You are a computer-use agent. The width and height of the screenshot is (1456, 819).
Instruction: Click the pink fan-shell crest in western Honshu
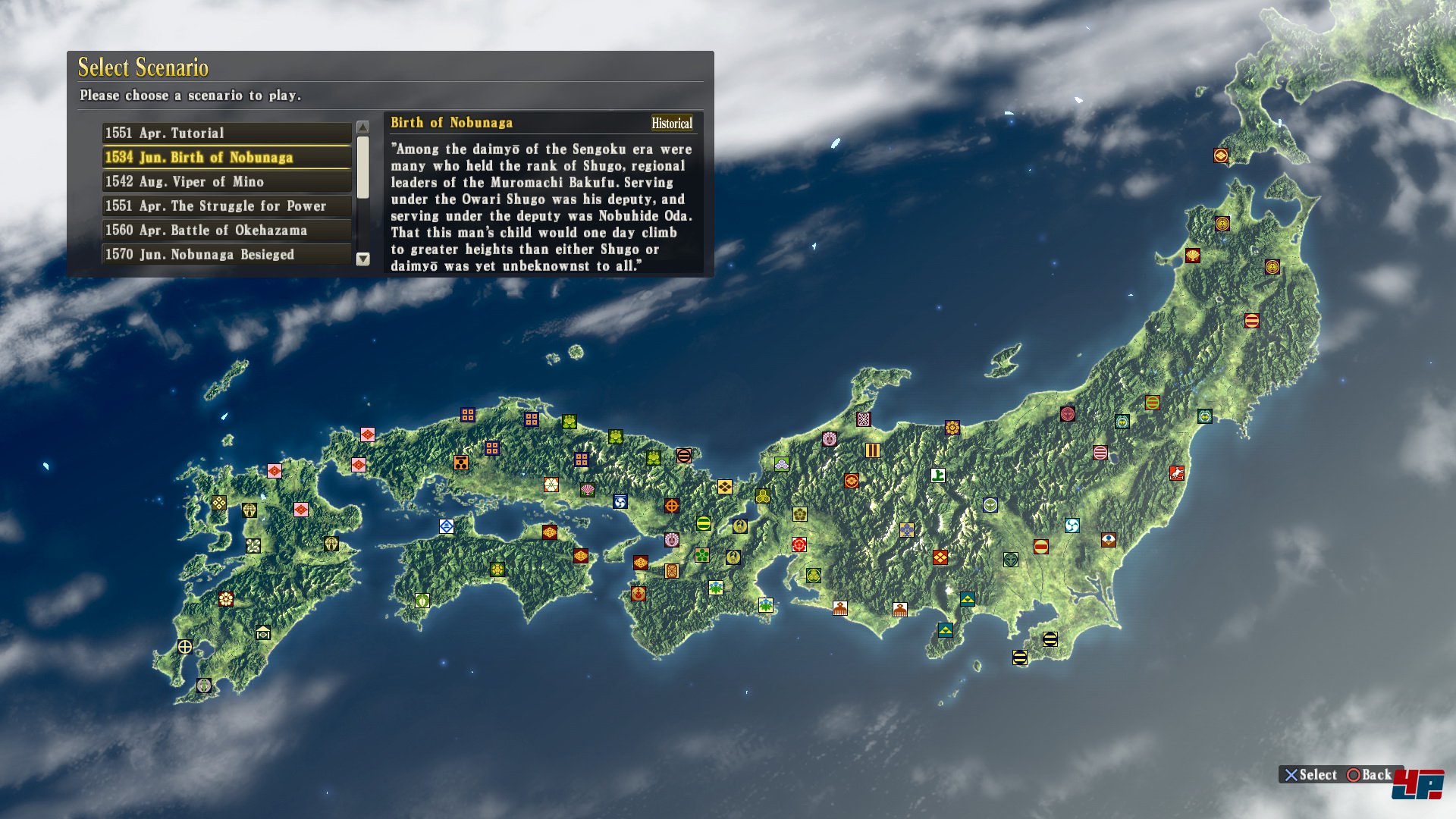[587, 490]
